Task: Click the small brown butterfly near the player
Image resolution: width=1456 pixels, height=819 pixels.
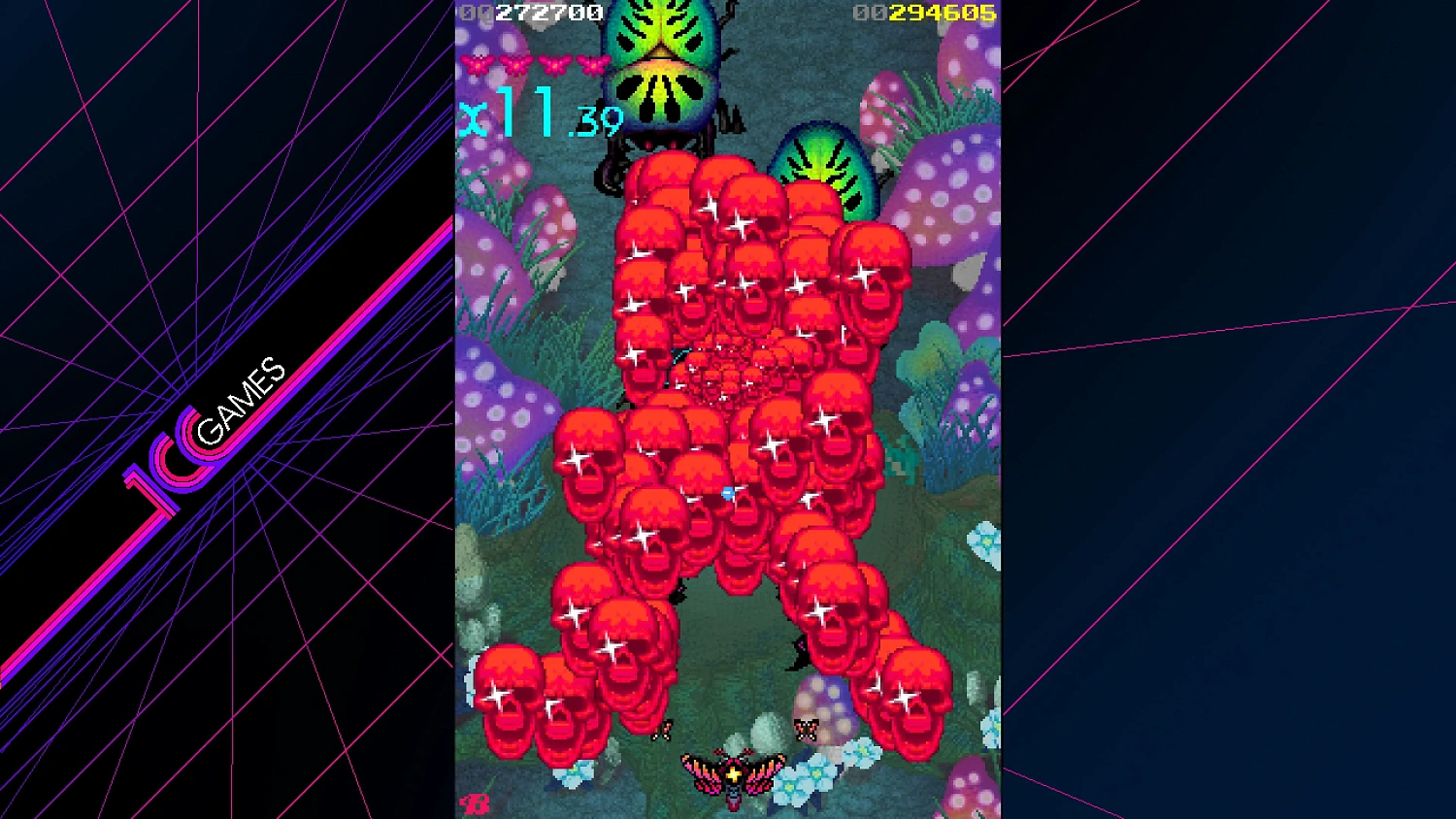Action: pyautogui.click(x=663, y=730)
